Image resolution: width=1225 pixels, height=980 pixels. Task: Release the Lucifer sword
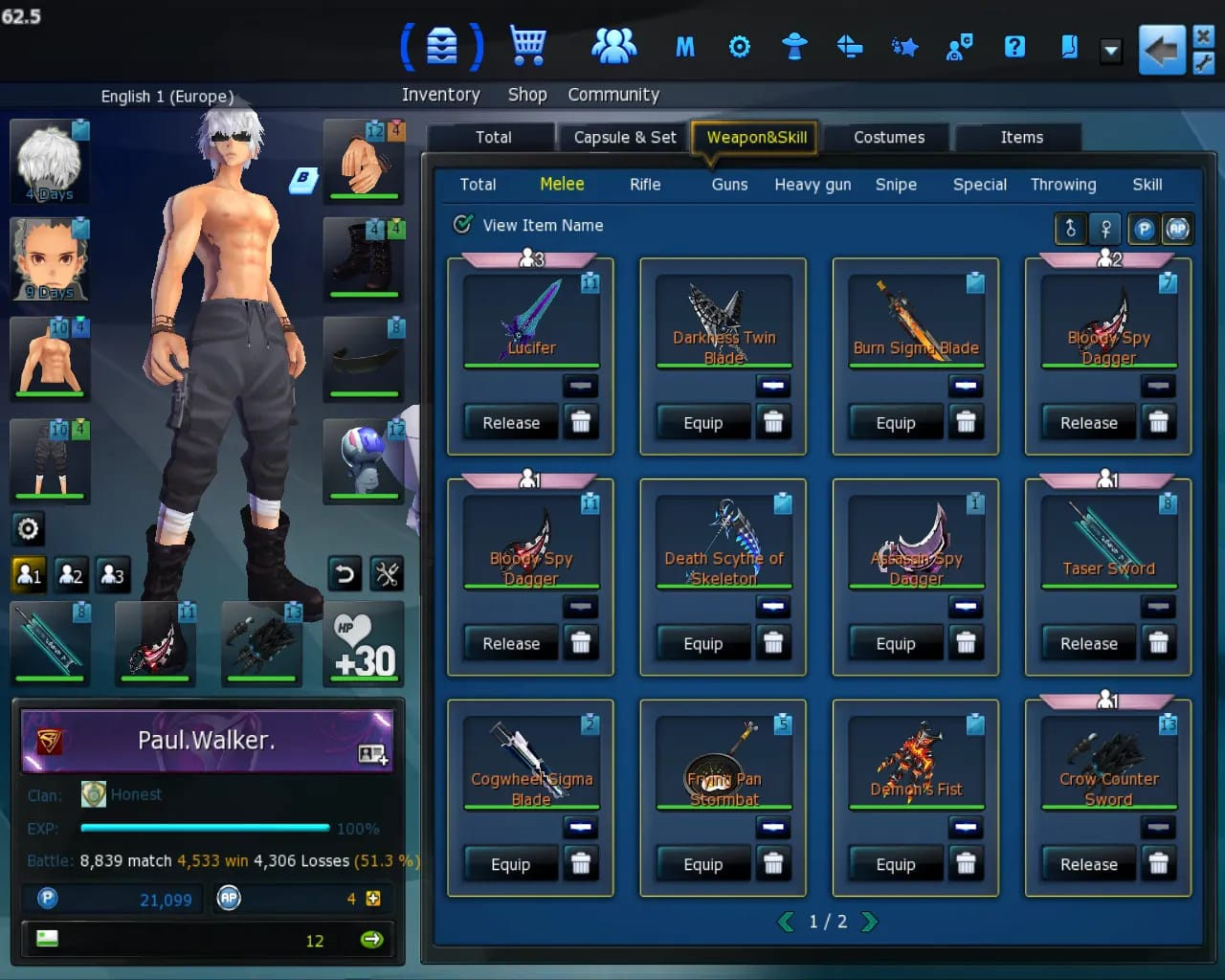tap(511, 423)
